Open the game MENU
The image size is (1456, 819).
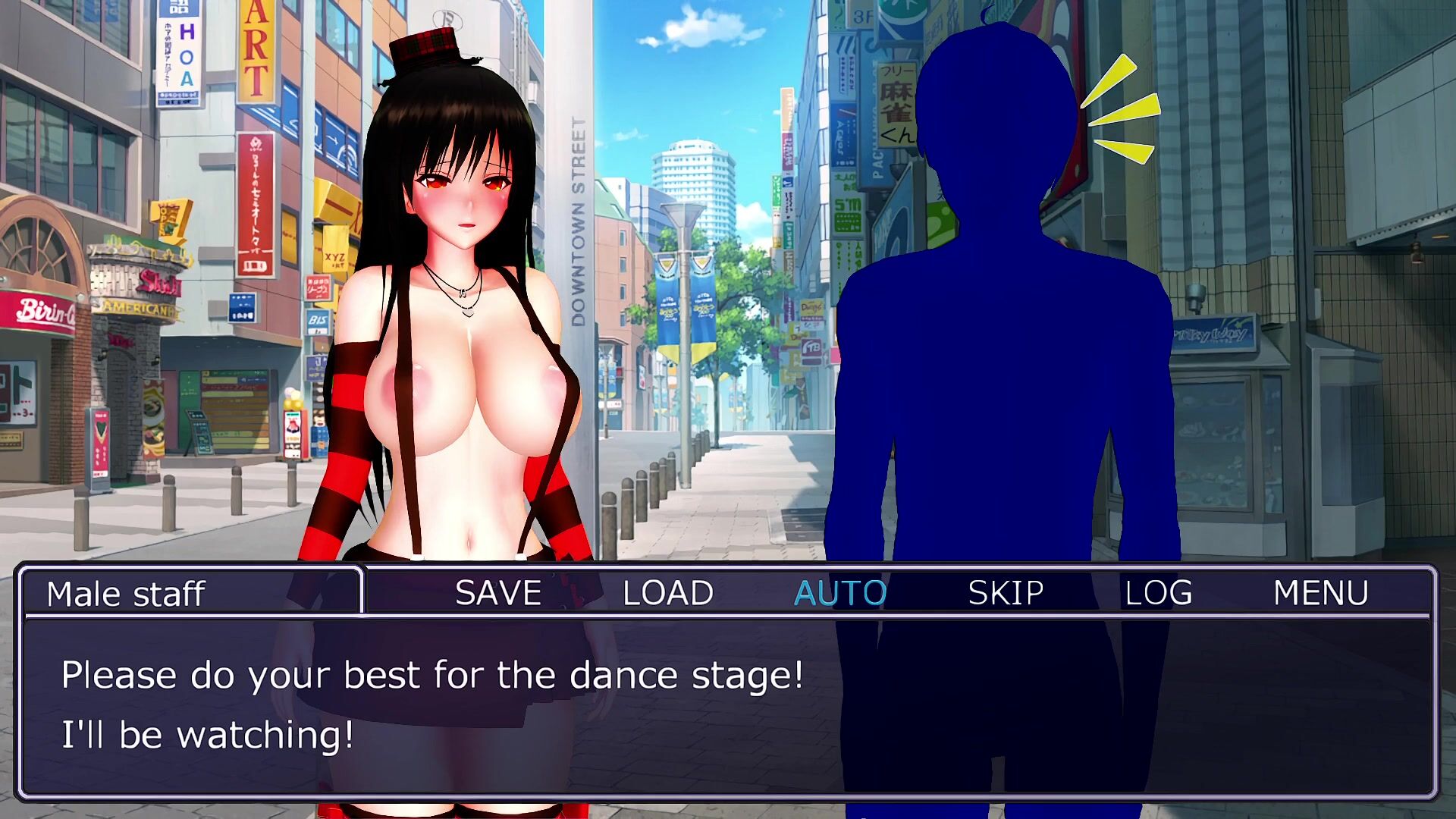tap(1320, 593)
